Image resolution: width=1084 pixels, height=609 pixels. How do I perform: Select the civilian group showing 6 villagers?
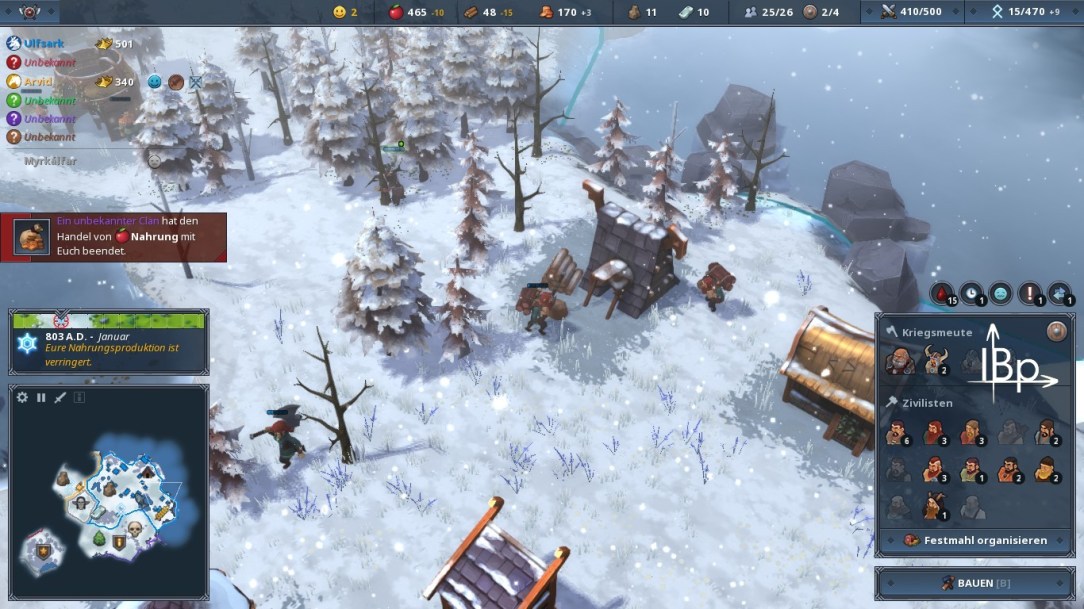point(898,433)
